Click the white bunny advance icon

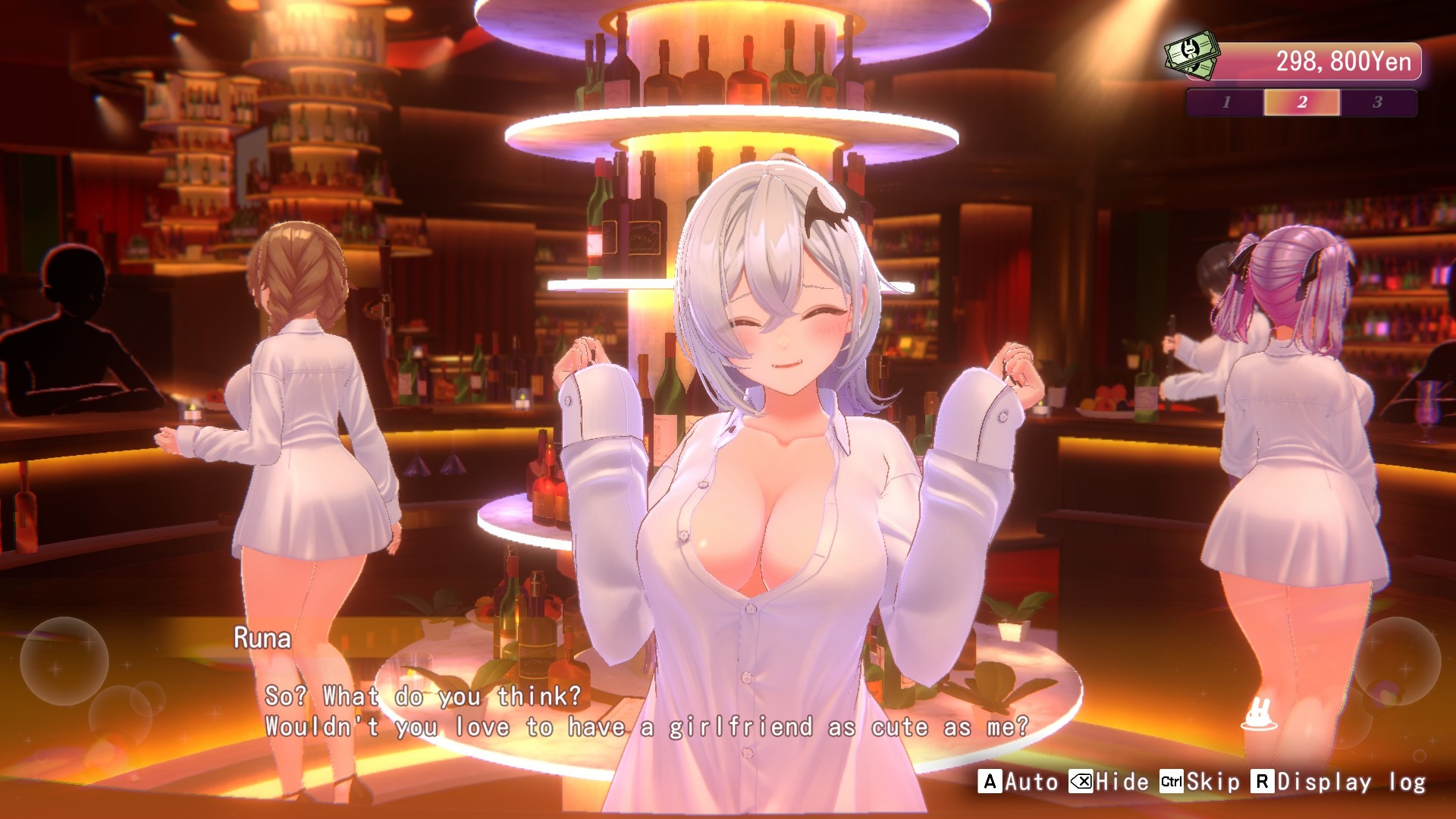tap(1259, 714)
